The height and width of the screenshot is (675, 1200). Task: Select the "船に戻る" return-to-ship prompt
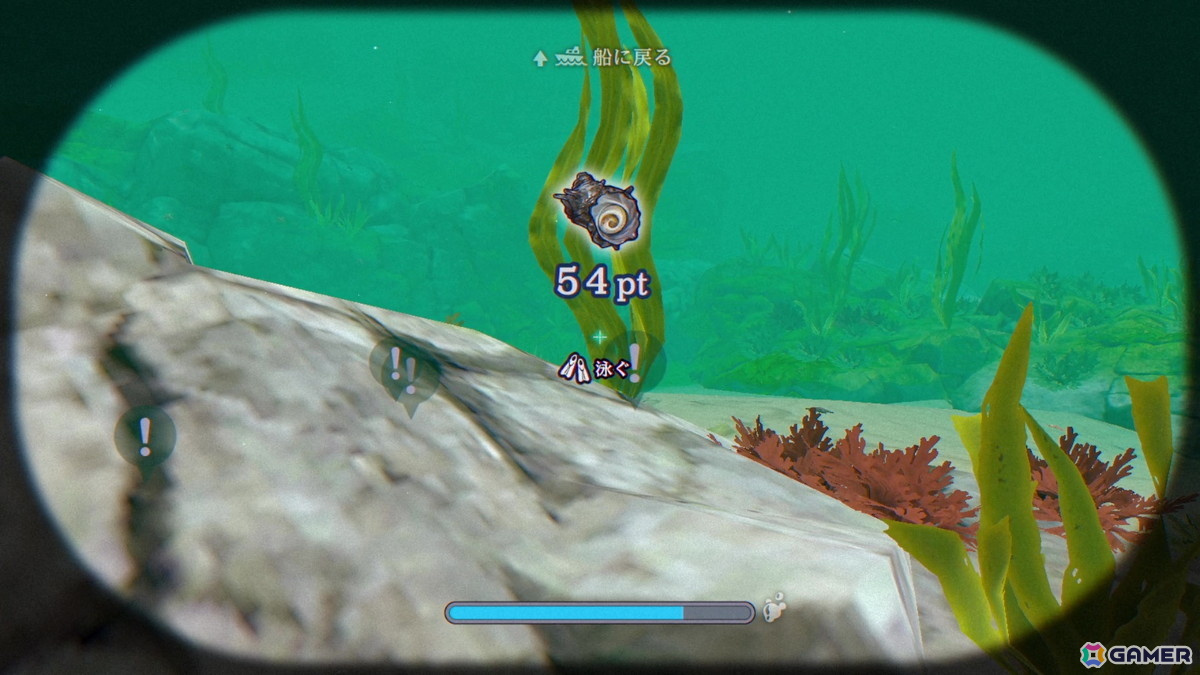click(x=603, y=58)
